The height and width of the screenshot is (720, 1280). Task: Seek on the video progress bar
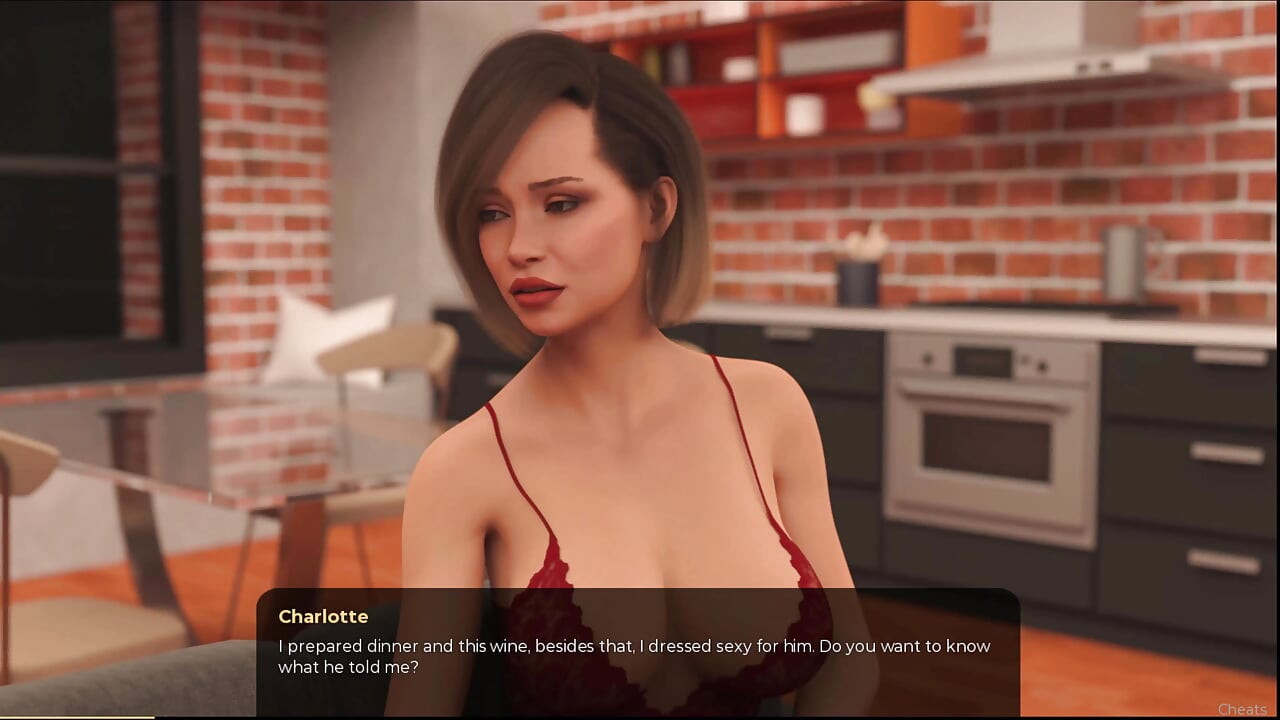coord(640,718)
